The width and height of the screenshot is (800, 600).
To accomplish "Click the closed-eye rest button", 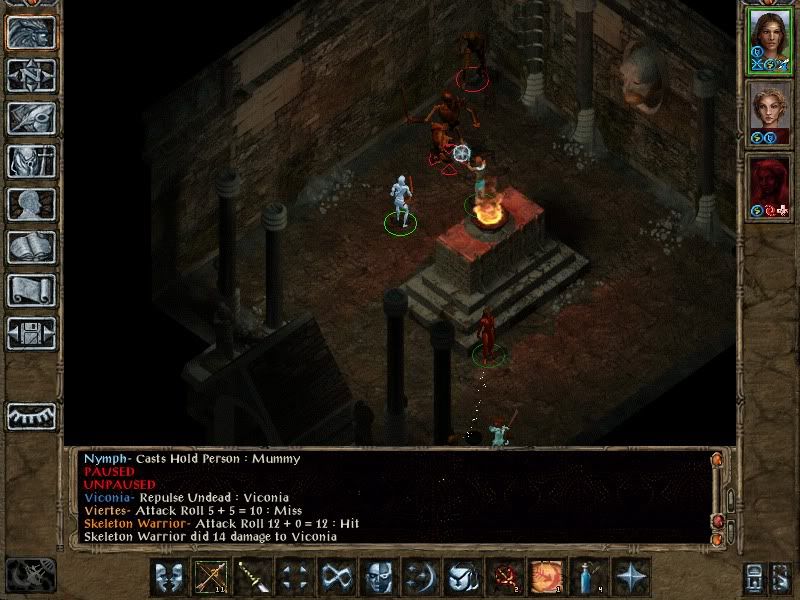I will click(30, 415).
